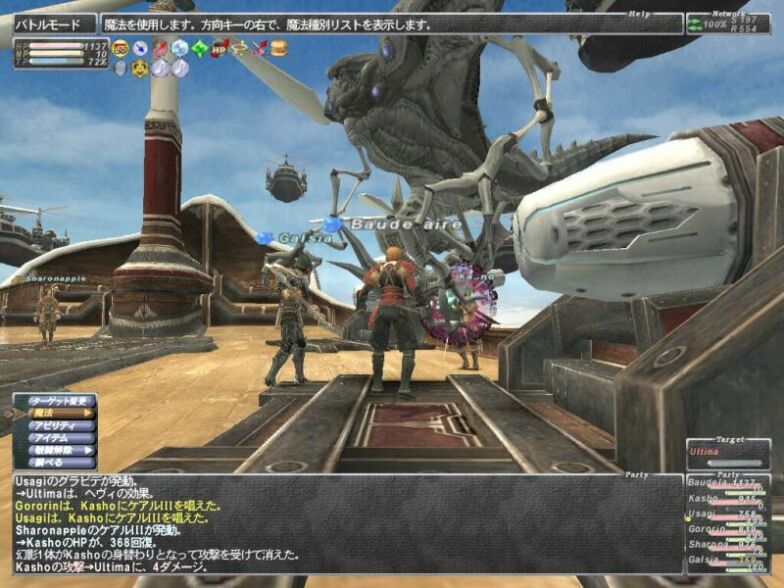Viewport: 784px width, 588px height.
Task: Choose アビリティ from the battle menu
Action: click(x=56, y=425)
